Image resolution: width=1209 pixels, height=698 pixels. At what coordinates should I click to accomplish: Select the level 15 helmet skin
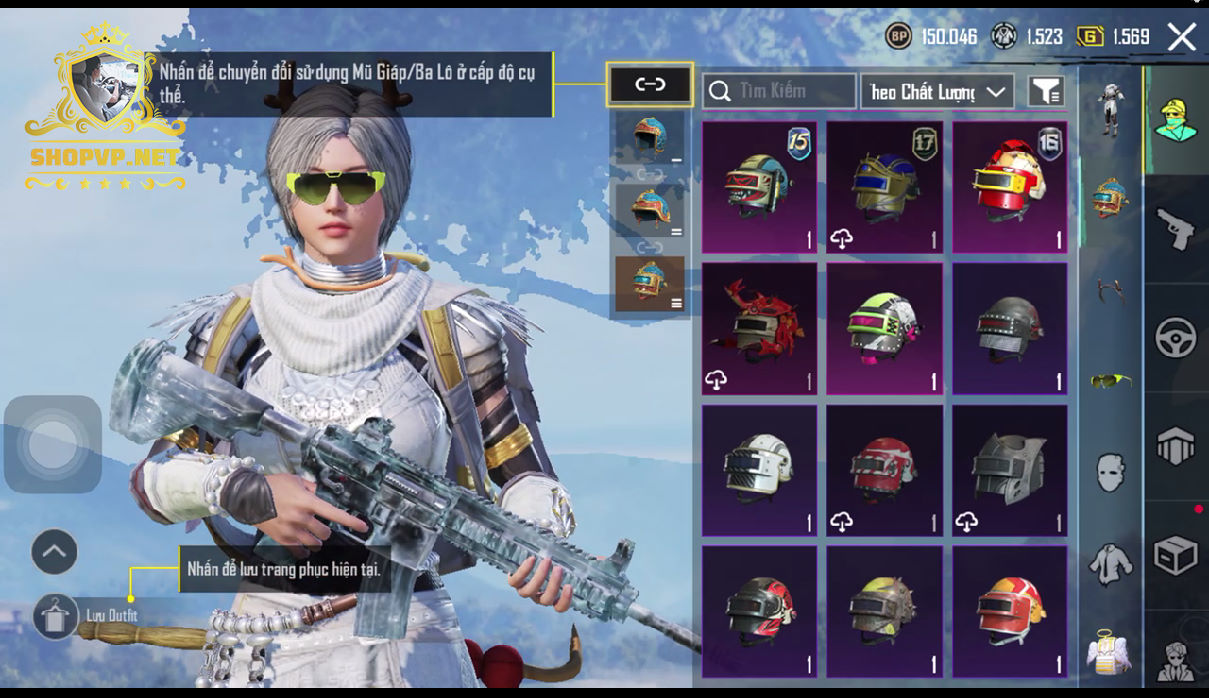tap(759, 187)
